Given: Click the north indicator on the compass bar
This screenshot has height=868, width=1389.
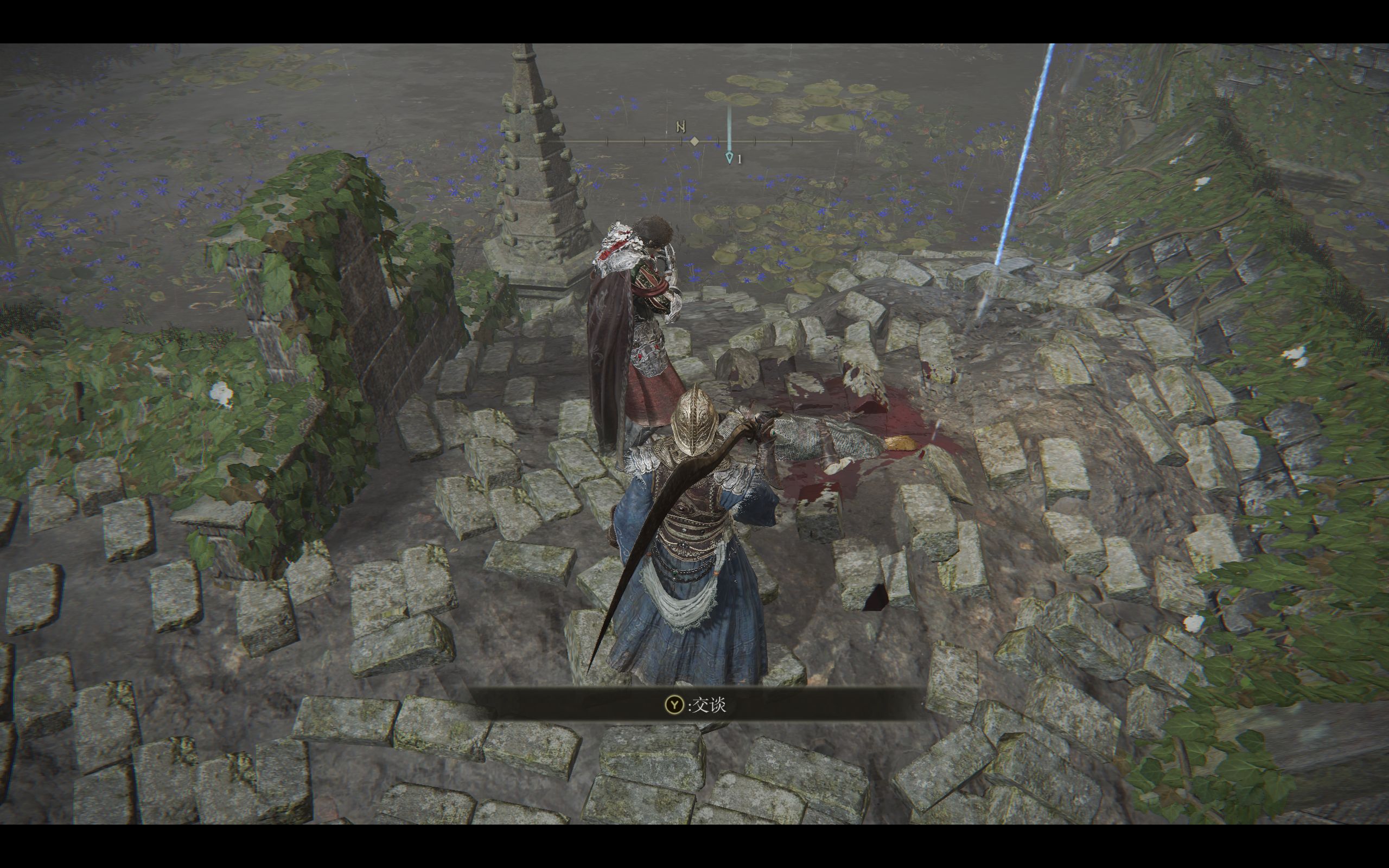Looking at the screenshot, I should coord(681,127).
